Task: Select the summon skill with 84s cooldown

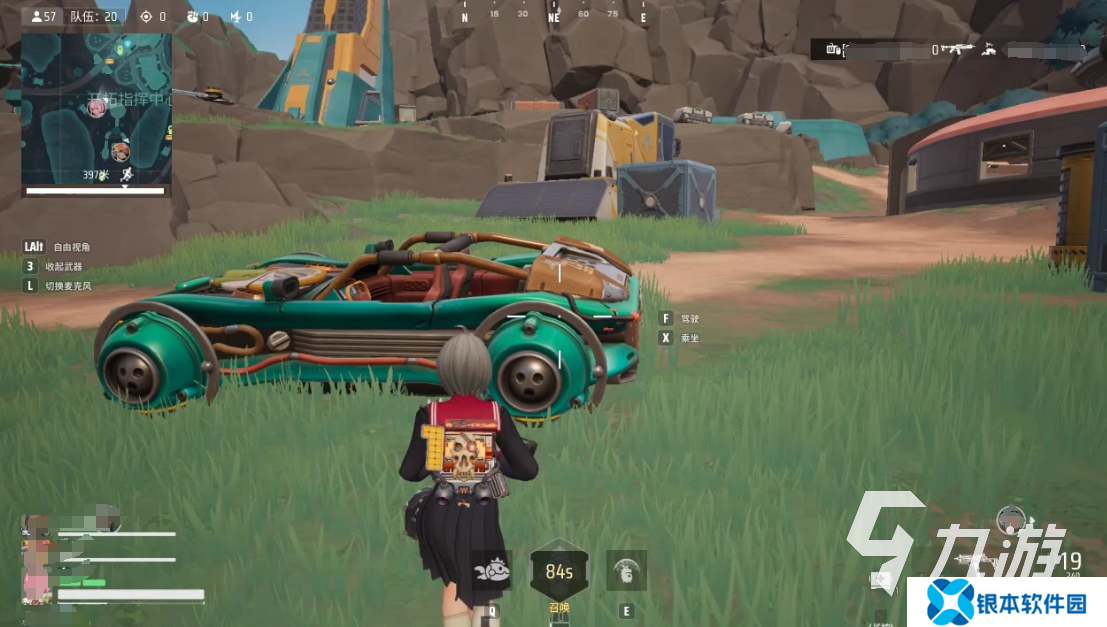Action: pos(558,573)
